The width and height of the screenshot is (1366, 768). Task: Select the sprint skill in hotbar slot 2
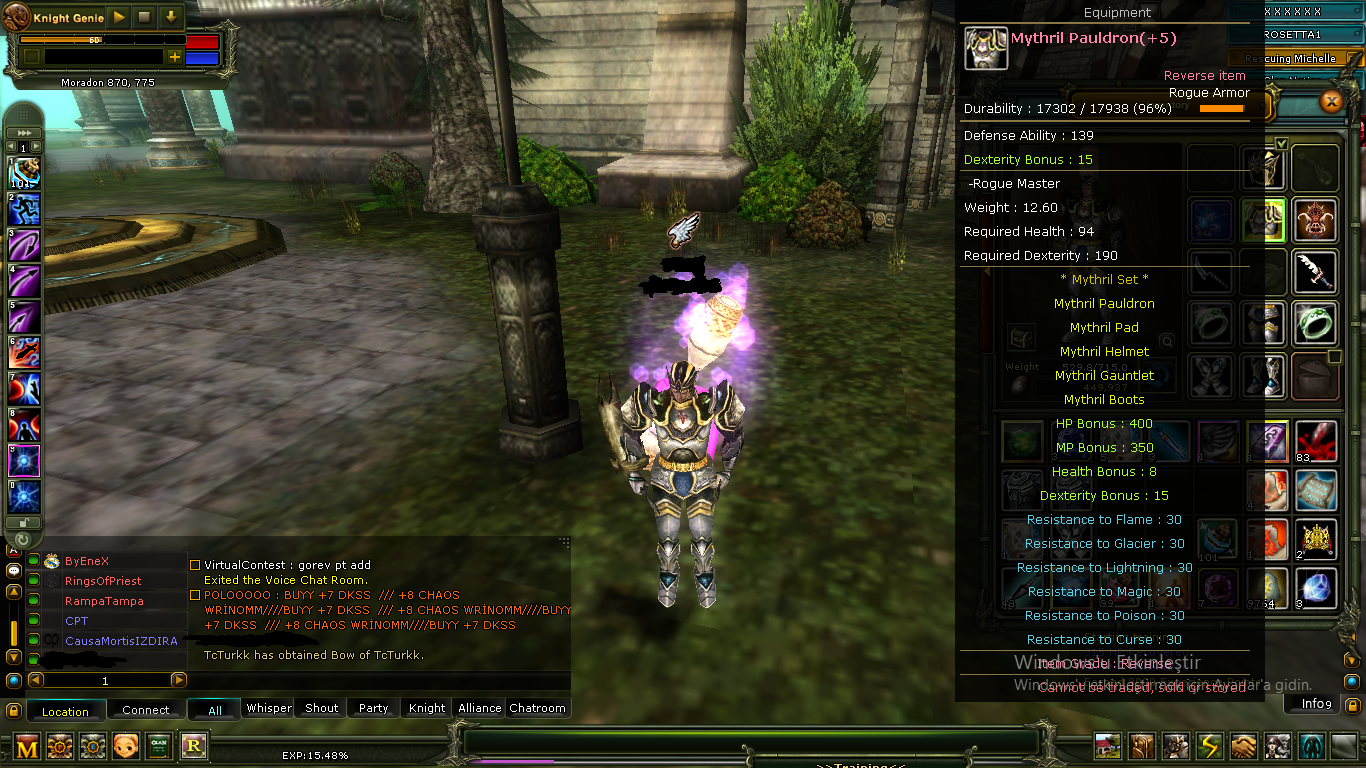[x=22, y=210]
